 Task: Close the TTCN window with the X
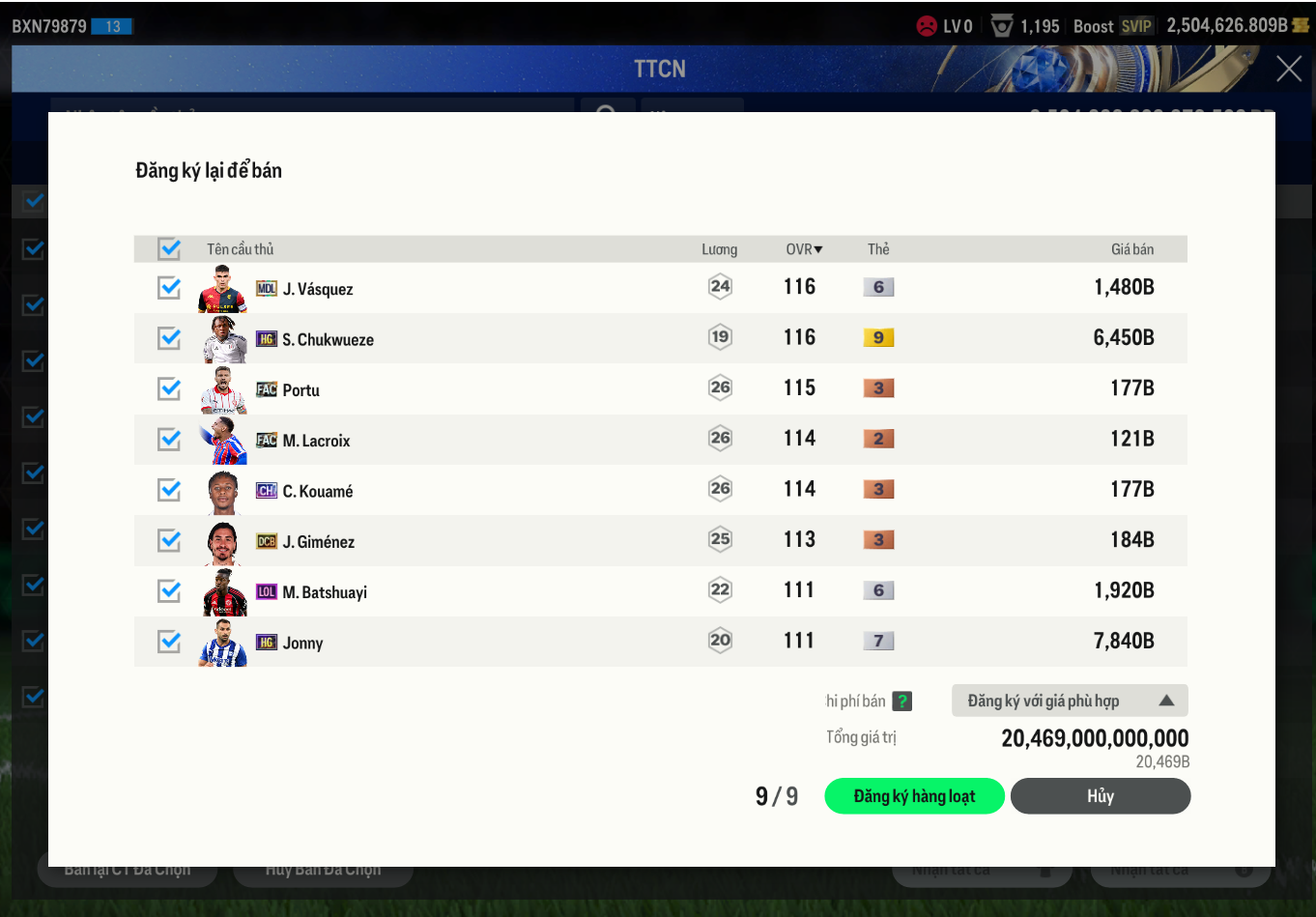click(x=1288, y=69)
